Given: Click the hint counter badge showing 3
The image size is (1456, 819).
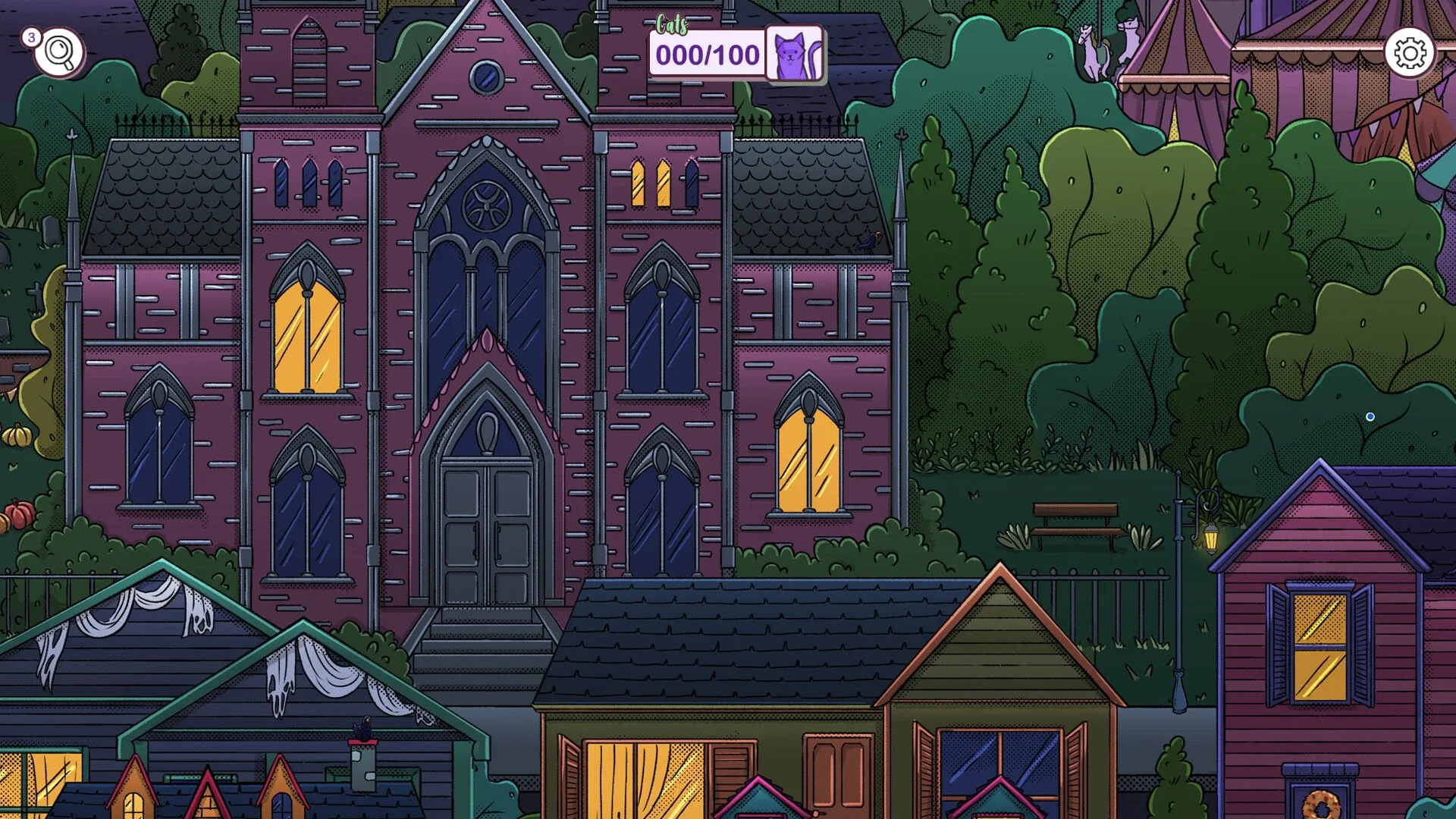Looking at the screenshot, I should [x=31, y=36].
